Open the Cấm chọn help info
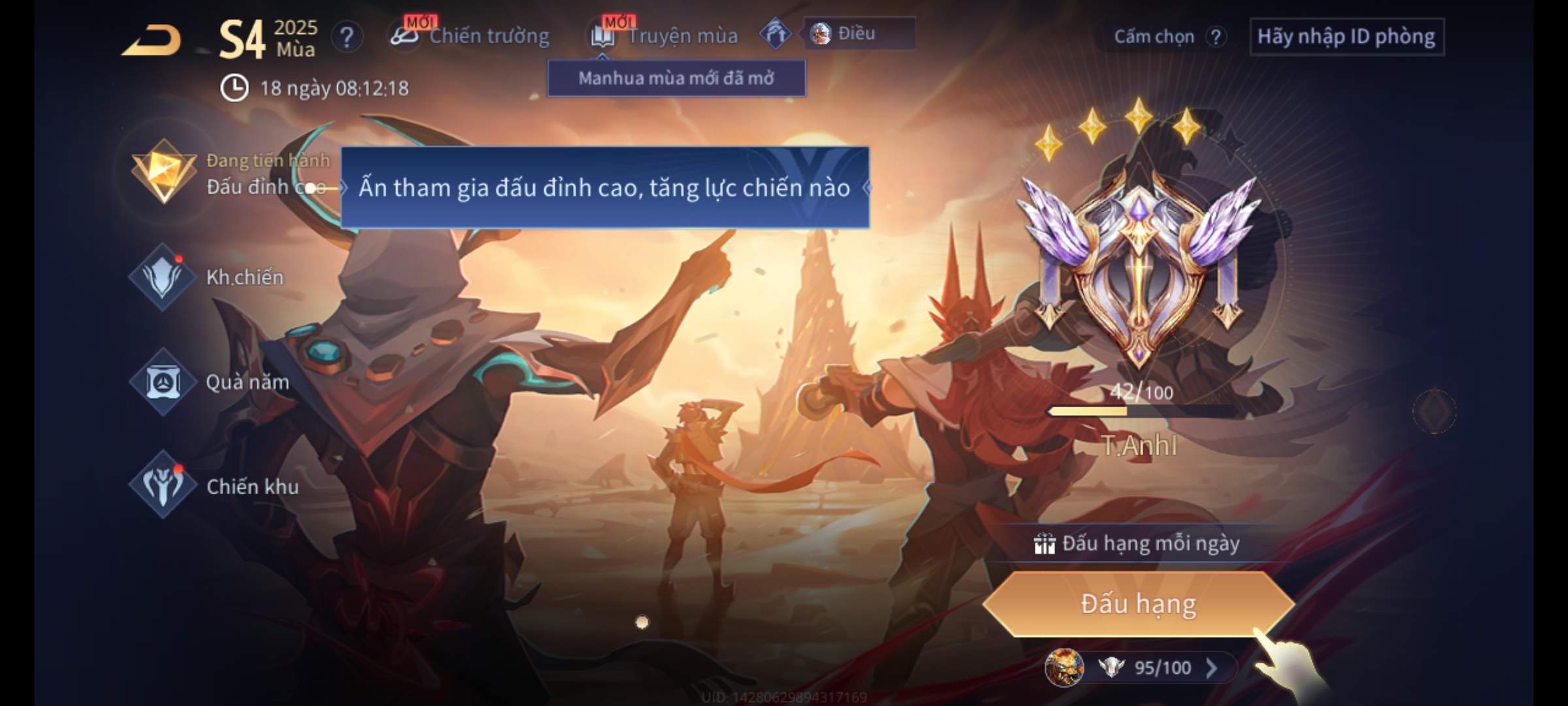1568x706 pixels. pyautogui.click(x=1215, y=37)
